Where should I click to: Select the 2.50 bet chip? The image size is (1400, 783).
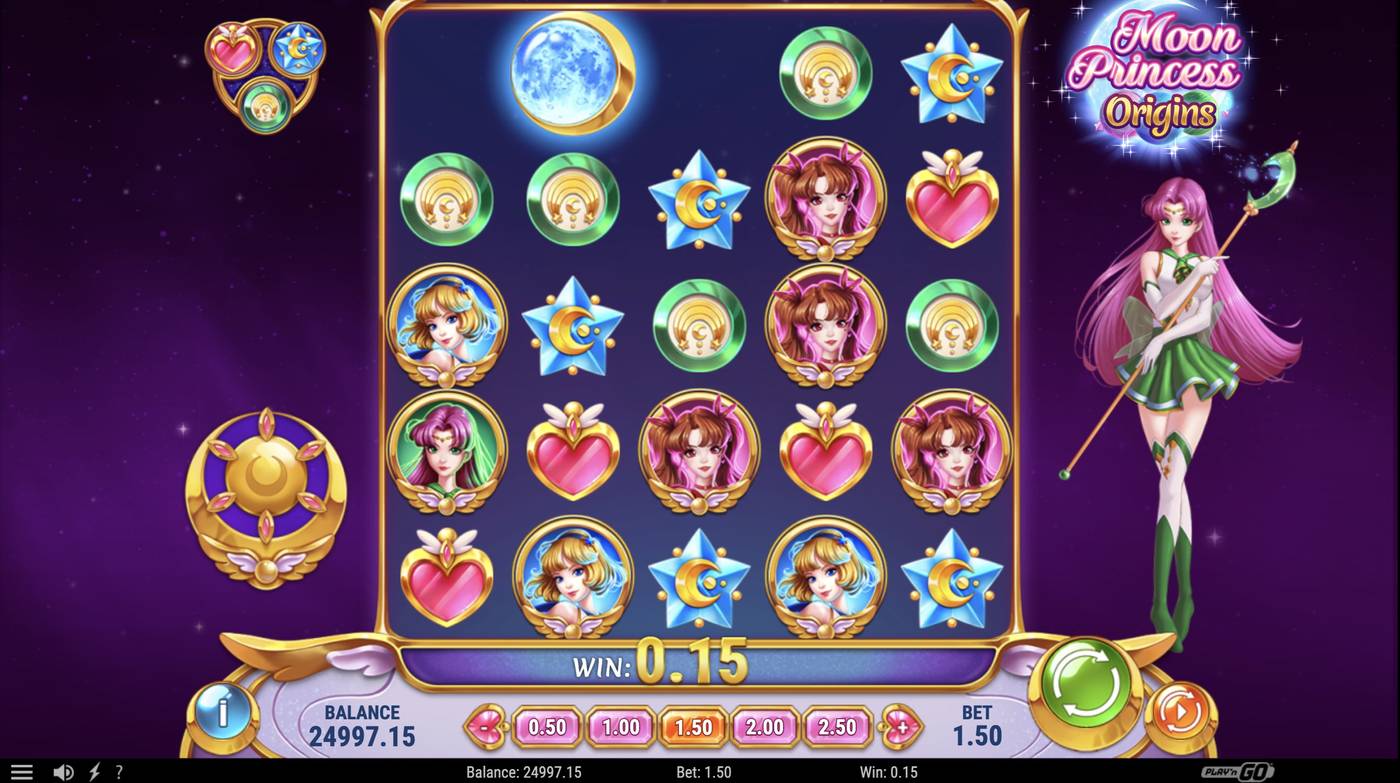click(838, 727)
